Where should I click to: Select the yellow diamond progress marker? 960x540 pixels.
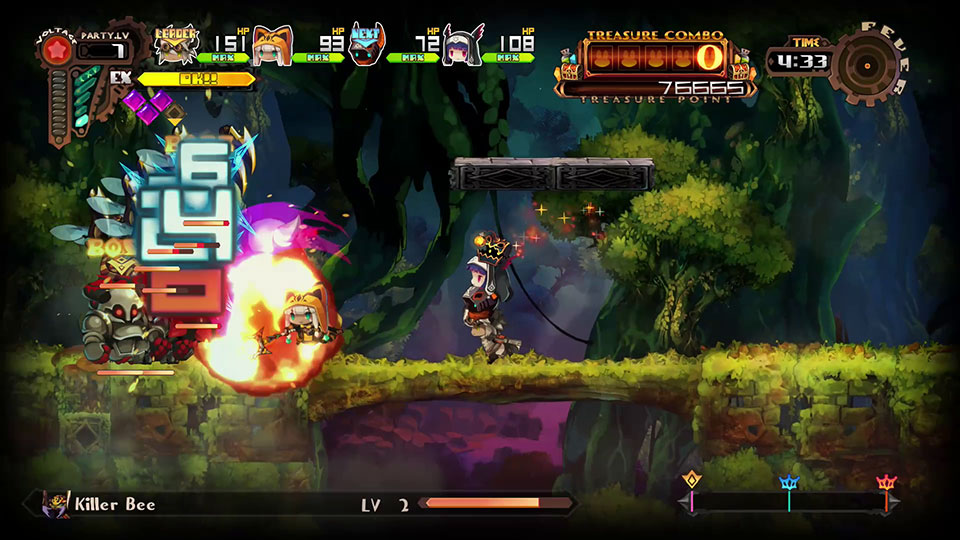point(691,481)
